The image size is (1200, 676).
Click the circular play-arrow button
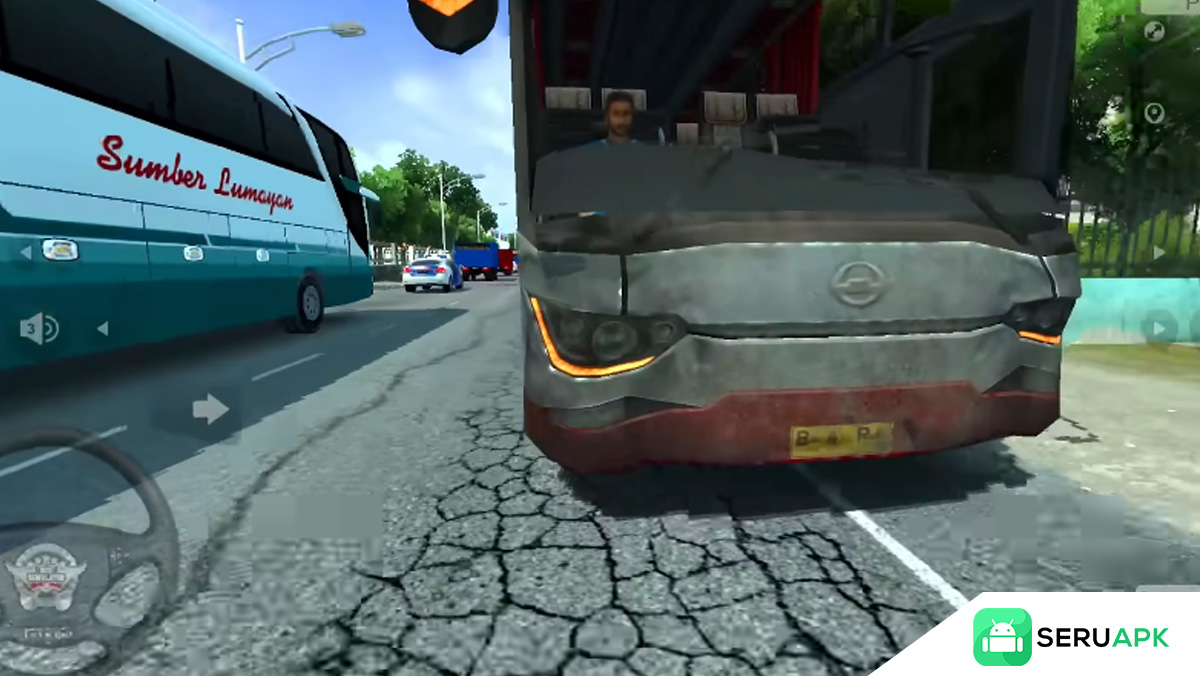[1160, 327]
